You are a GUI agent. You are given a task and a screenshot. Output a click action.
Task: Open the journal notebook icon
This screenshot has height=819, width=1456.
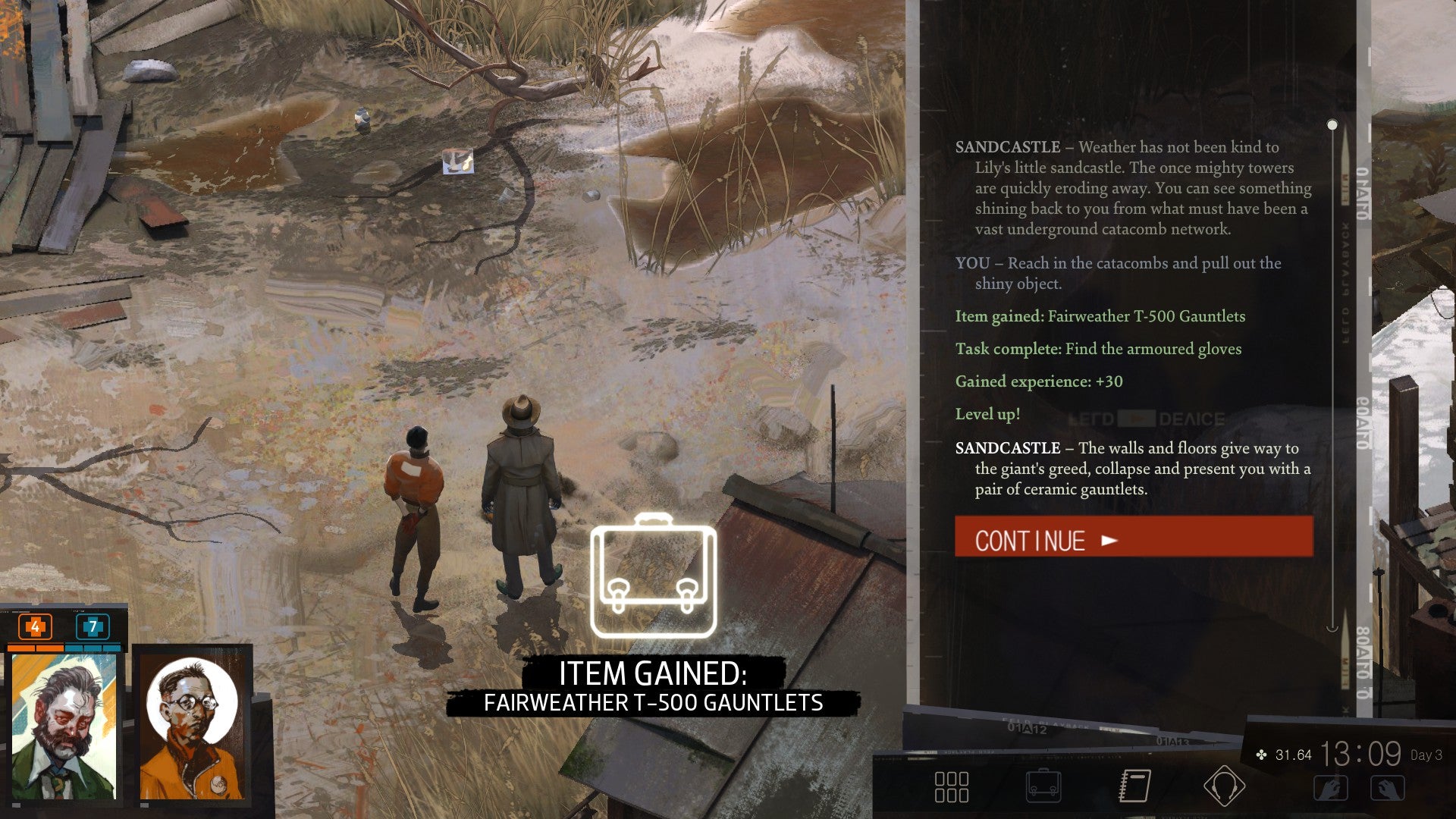(1135, 785)
